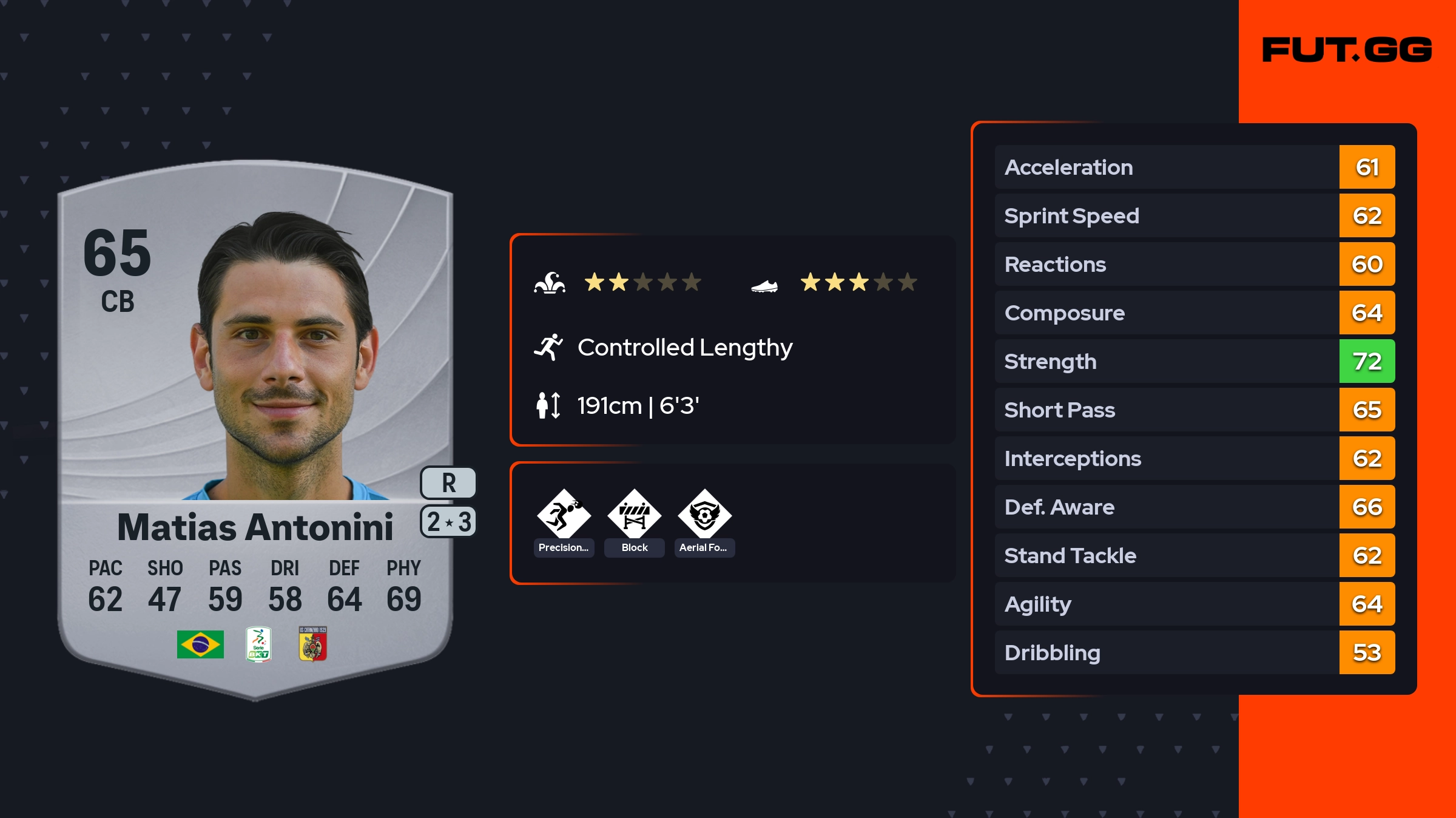The height and width of the screenshot is (818, 1456).
Task: Open the Aerial Fortress playstyle icon
Action: coord(704,515)
